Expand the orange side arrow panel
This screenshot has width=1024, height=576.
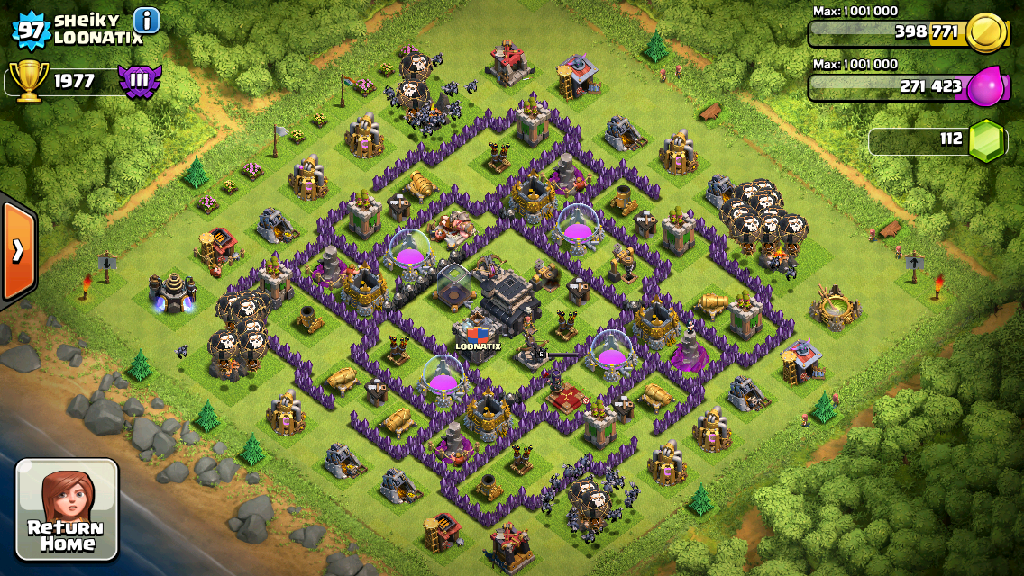(17, 251)
